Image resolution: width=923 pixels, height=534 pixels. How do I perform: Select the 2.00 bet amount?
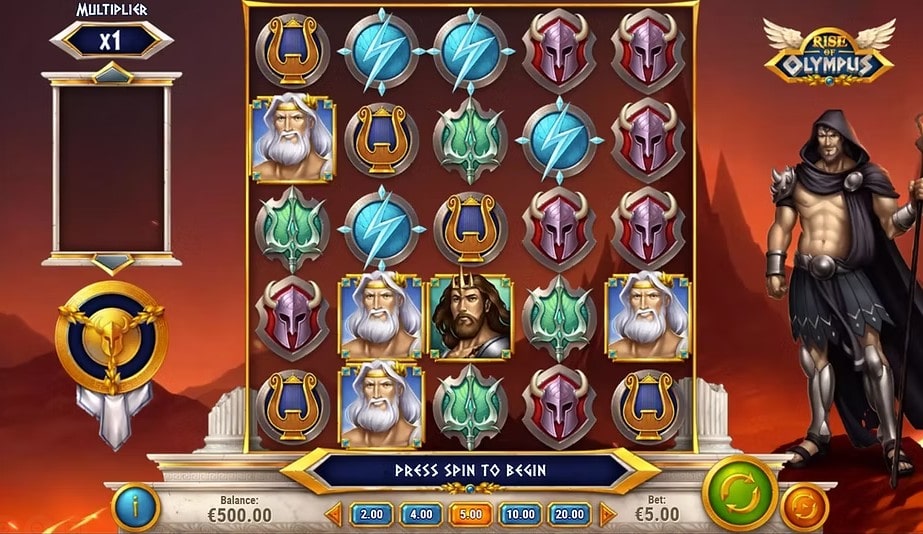pos(371,514)
